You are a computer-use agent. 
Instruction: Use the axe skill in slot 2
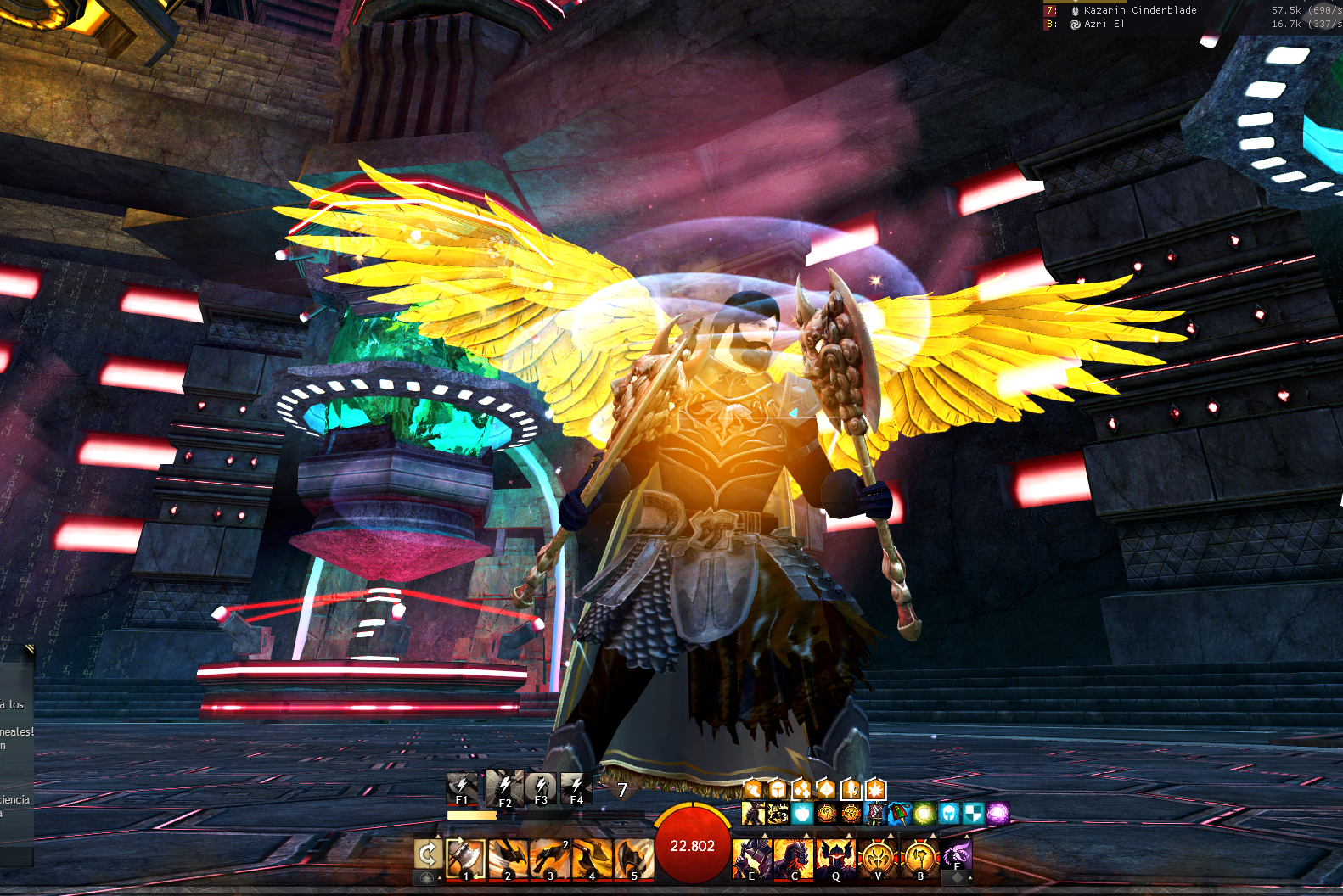pyautogui.click(x=508, y=858)
